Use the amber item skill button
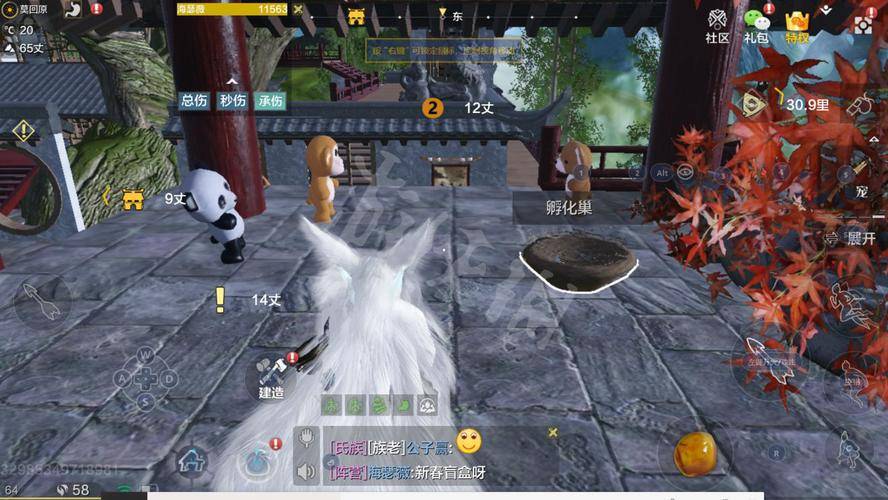 (693, 454)
